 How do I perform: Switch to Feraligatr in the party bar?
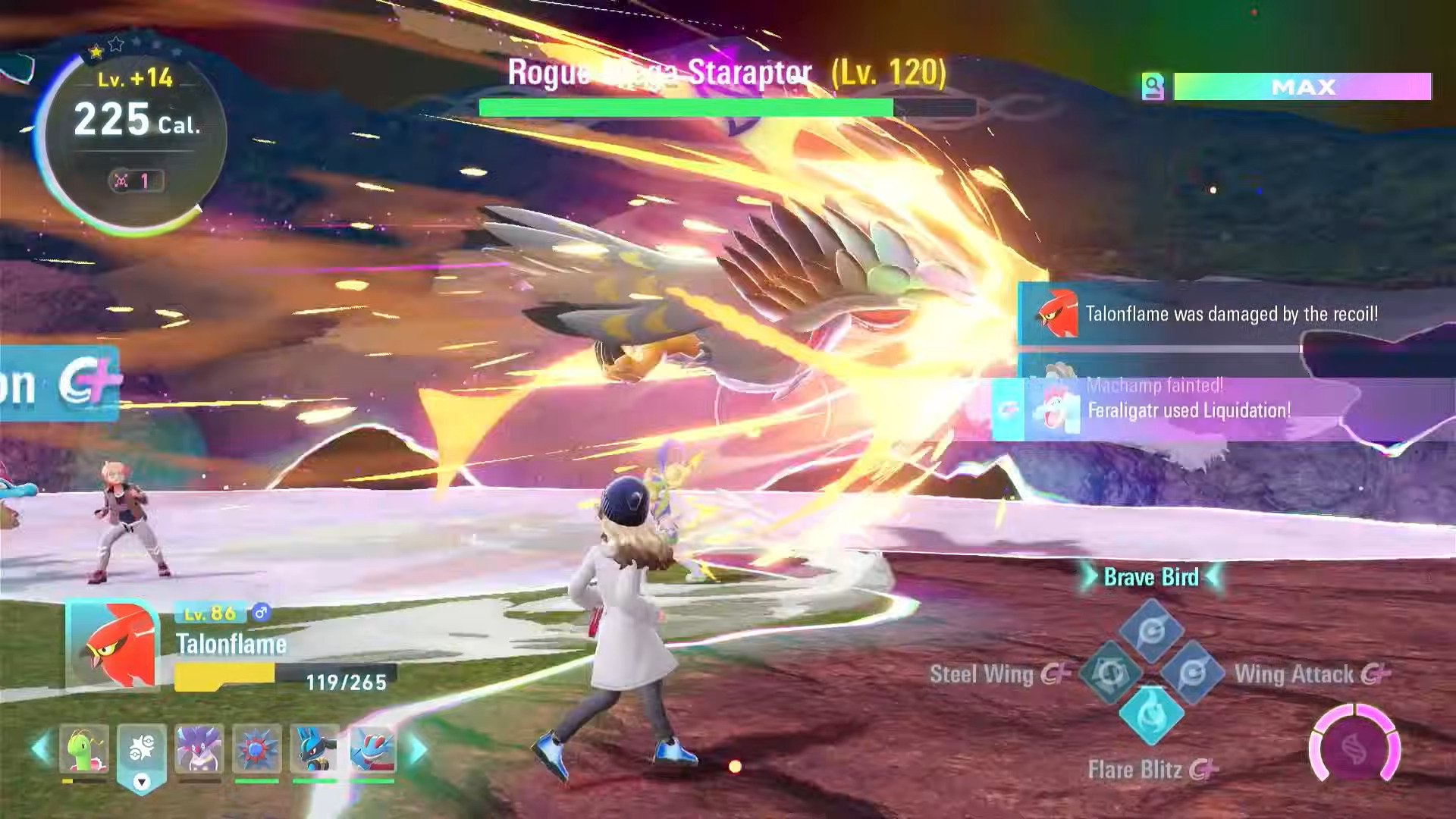click(x=372, y=749)
